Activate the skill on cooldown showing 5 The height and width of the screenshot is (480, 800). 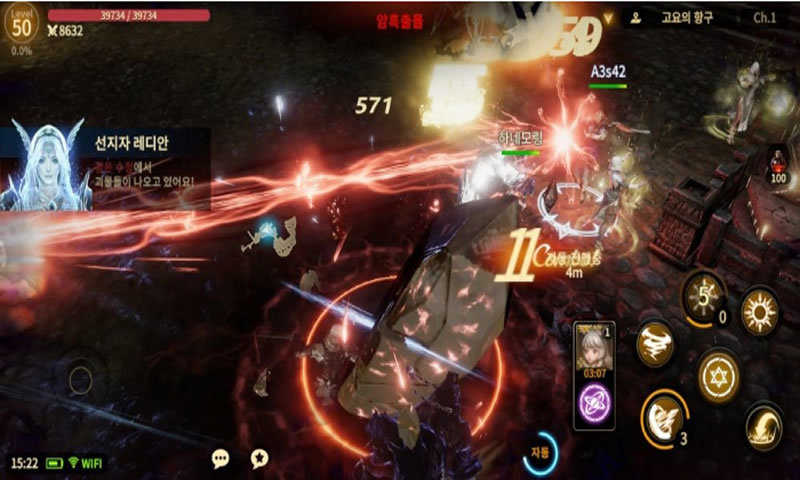point(704,296)
